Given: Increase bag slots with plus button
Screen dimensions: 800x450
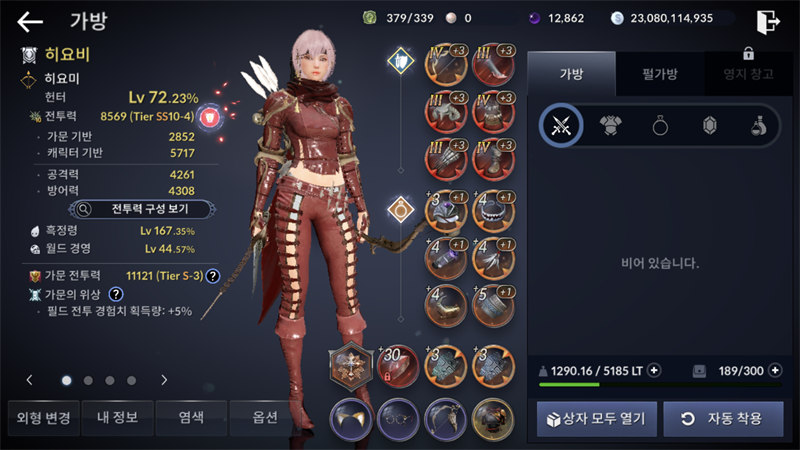Looking at the screenshot, I should point(774,370).
